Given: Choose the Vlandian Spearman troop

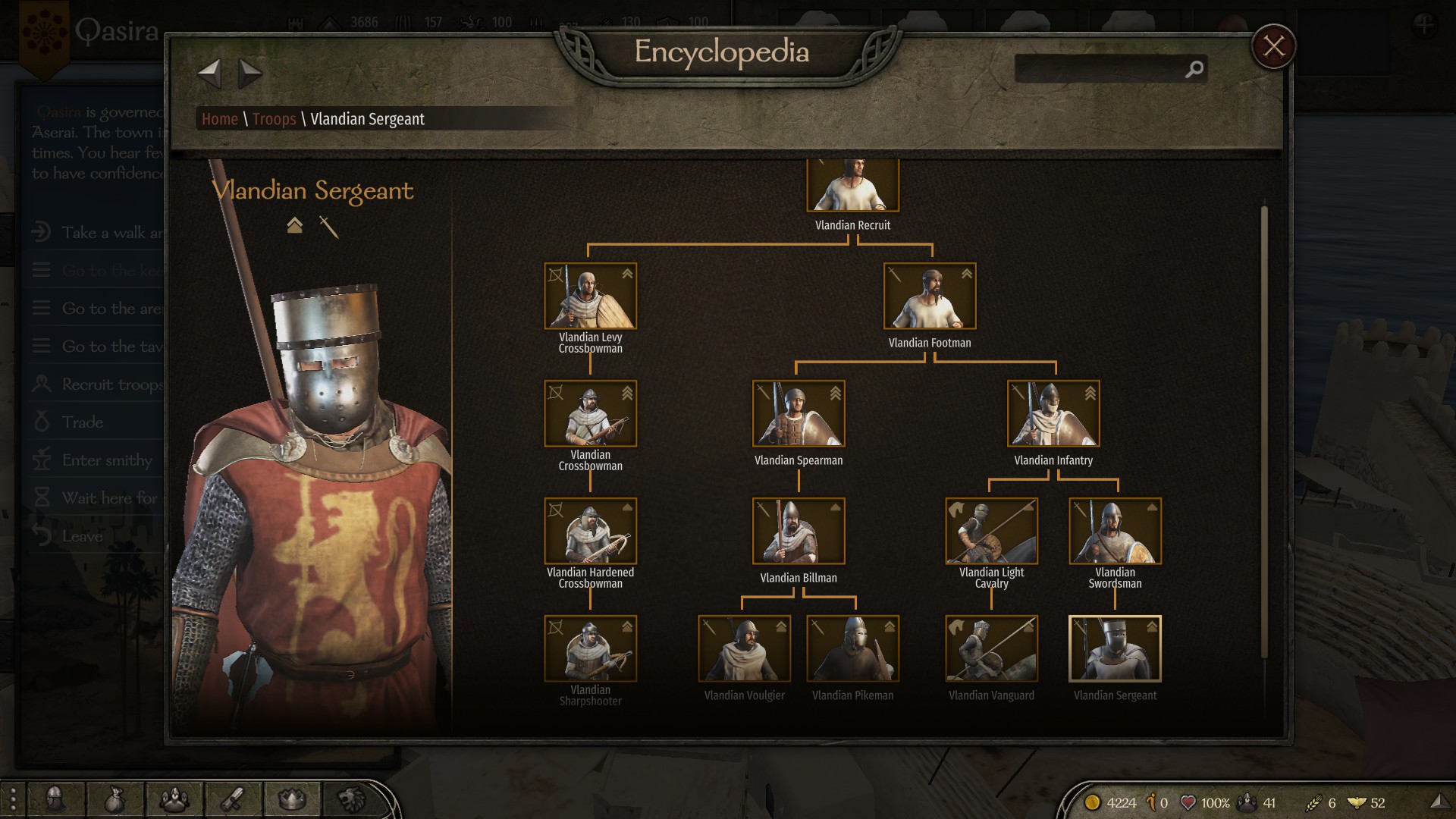Looking at the screenshot, I should [x=798, y=413].
